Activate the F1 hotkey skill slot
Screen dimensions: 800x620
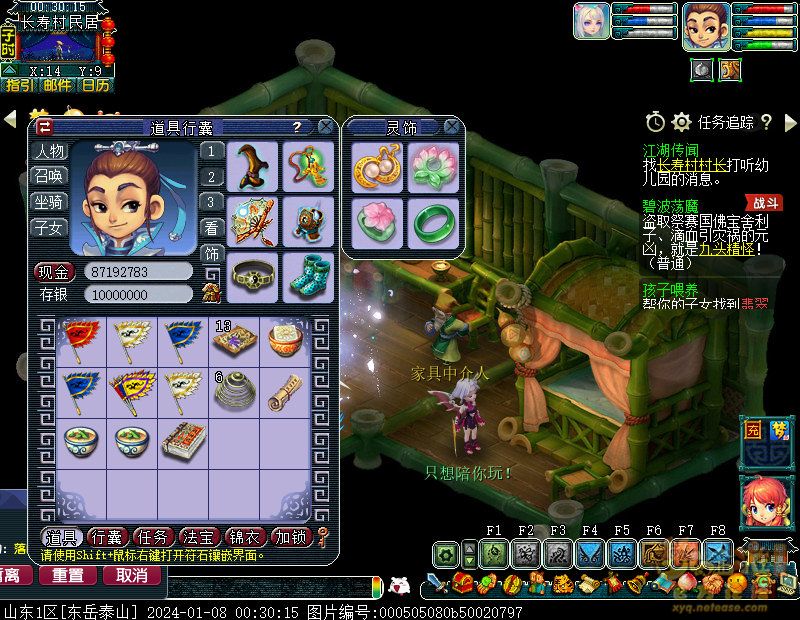pyautogui.click(x=492, y=553)
